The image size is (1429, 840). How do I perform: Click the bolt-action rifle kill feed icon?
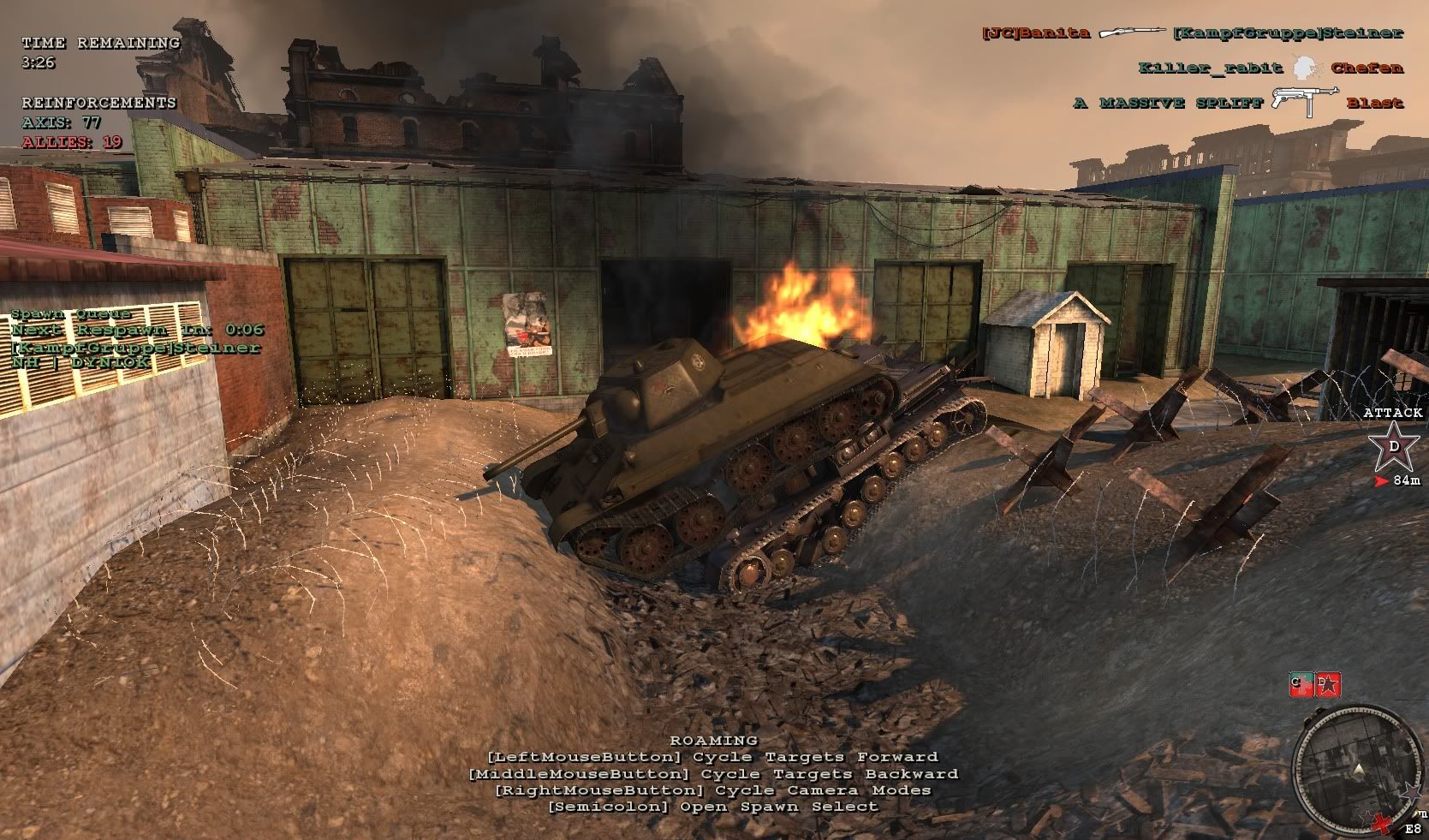1132,33
